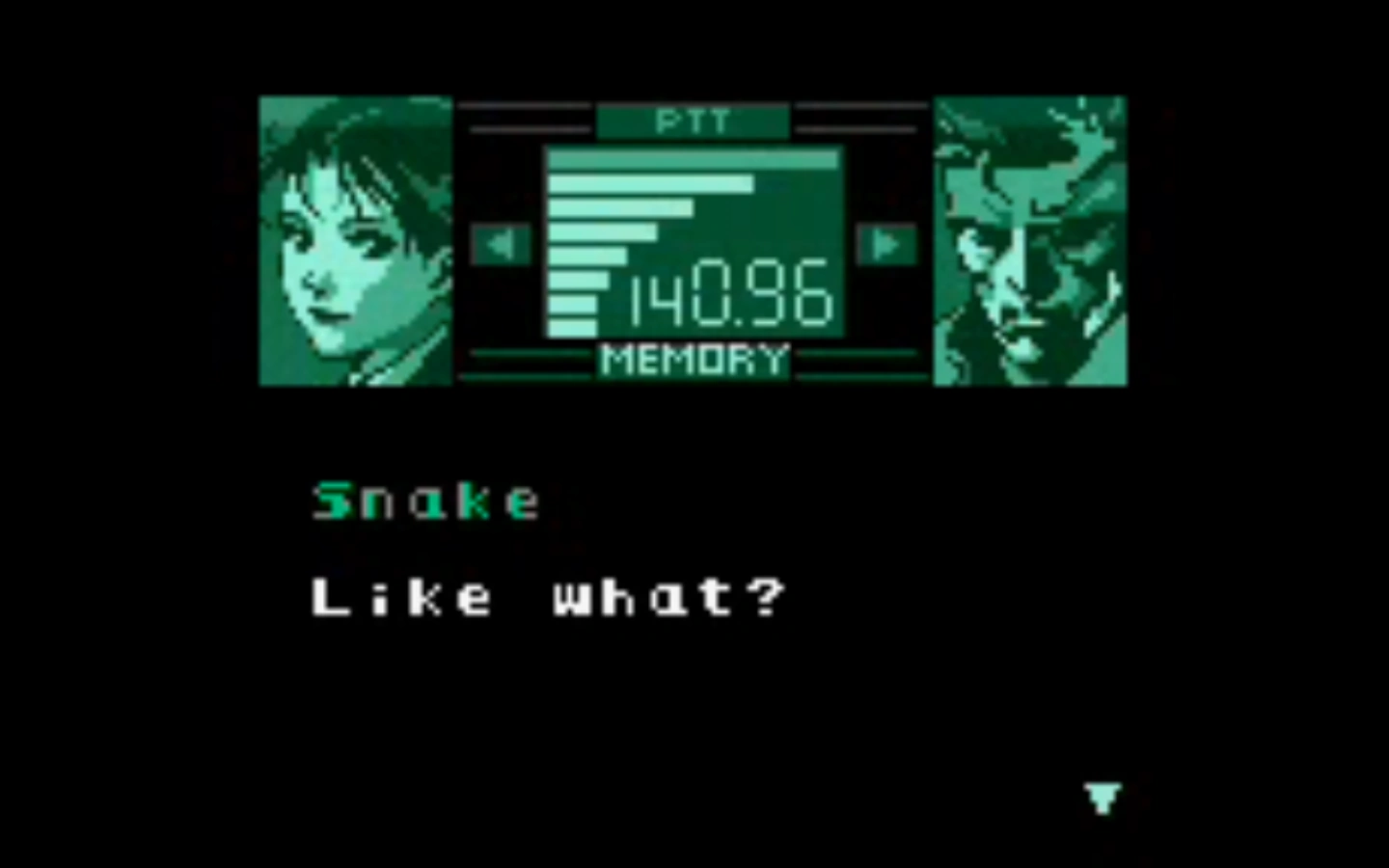This screenshot has height=868, width=1389.
Task: Select Snake's portrait on the right
Action: 1029,239
